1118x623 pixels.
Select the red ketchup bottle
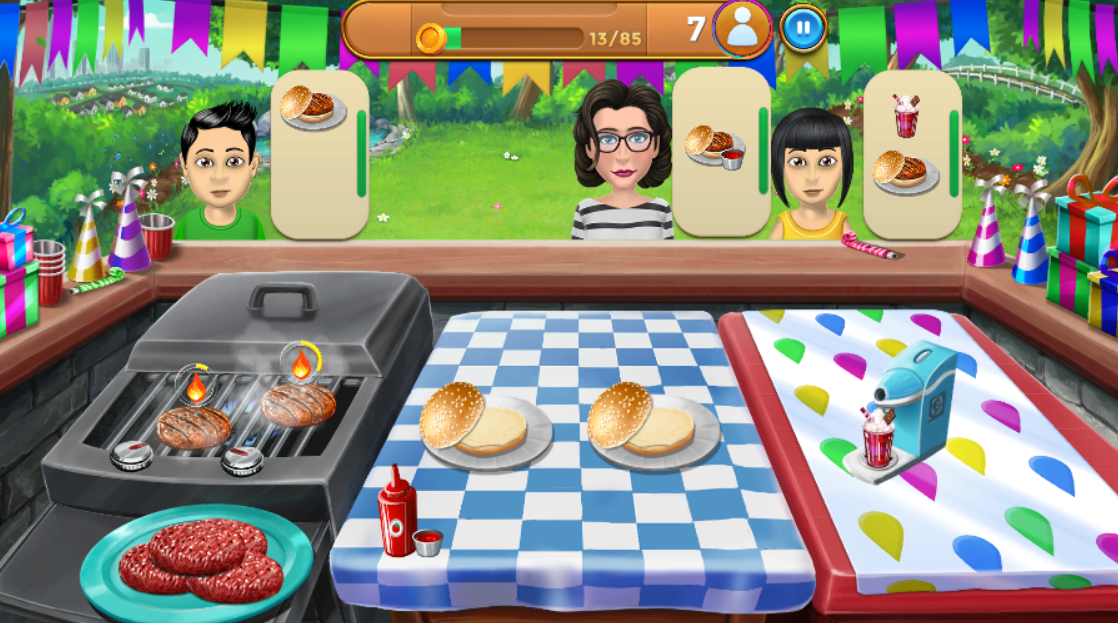coord(395,512)
